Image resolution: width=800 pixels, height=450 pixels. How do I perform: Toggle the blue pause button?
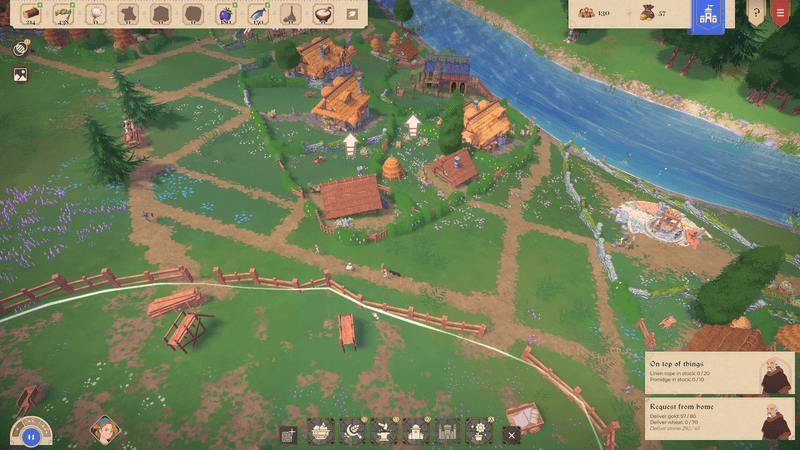tap(31, 436)
